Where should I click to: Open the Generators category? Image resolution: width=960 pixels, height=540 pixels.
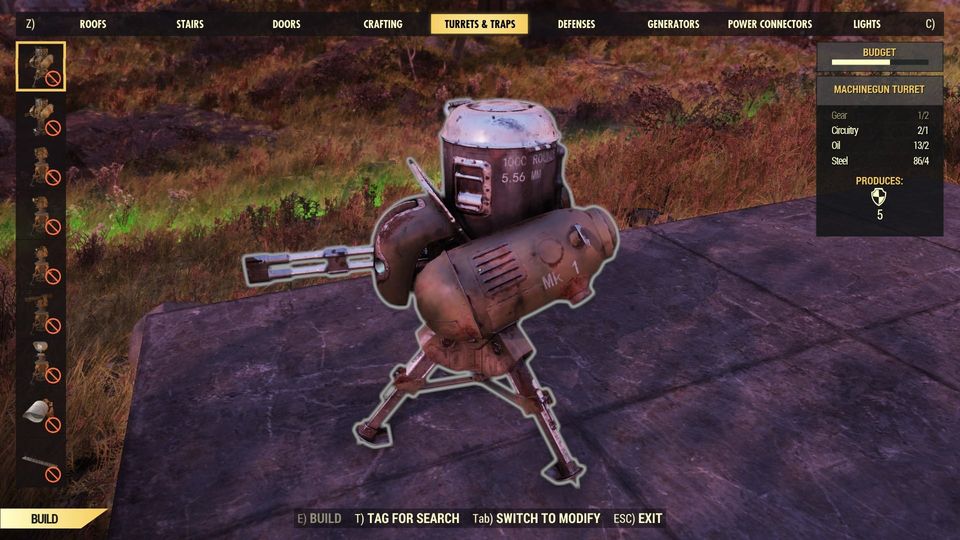673,24
